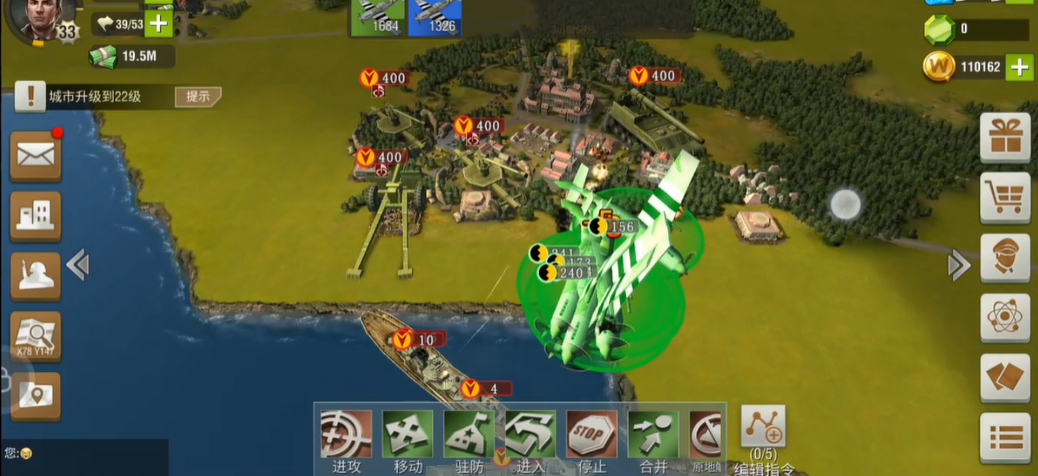Add more troop capacity with plus button
Screen dimensions: 1038x476
(x=158, y=23)
